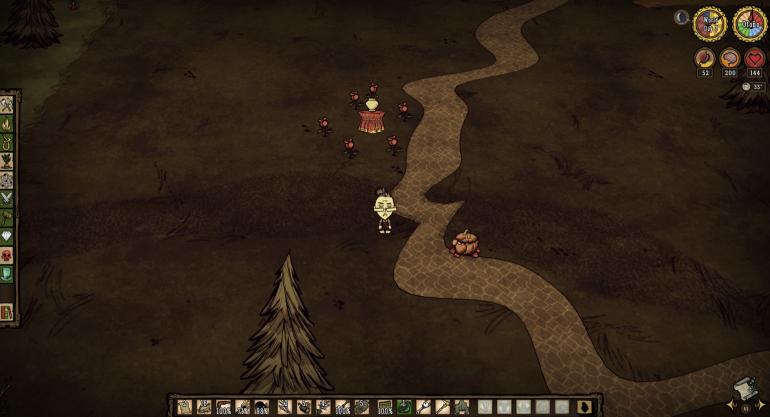Open the Structures tab with hammer icon
This screenshot has width=770, height=417.
pyautogui.click(x=7, y=218)
